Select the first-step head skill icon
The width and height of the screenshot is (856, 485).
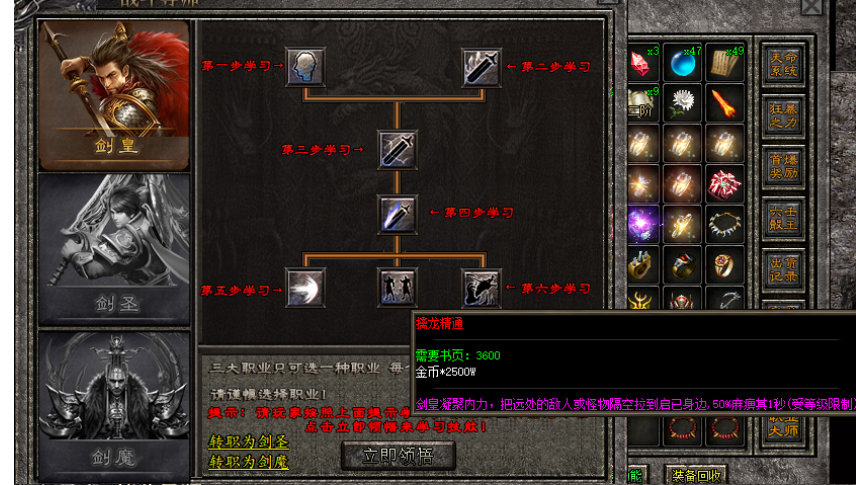pos(305,67)
